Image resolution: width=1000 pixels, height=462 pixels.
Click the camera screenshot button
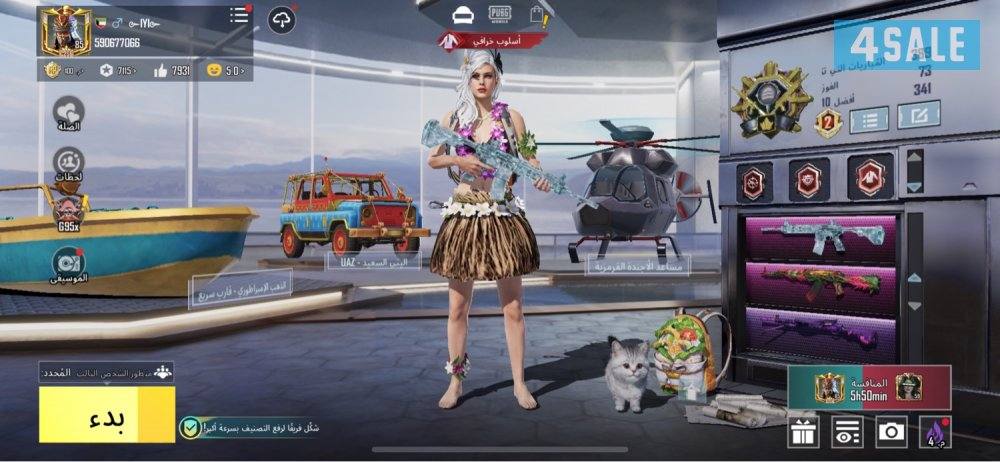890,432
